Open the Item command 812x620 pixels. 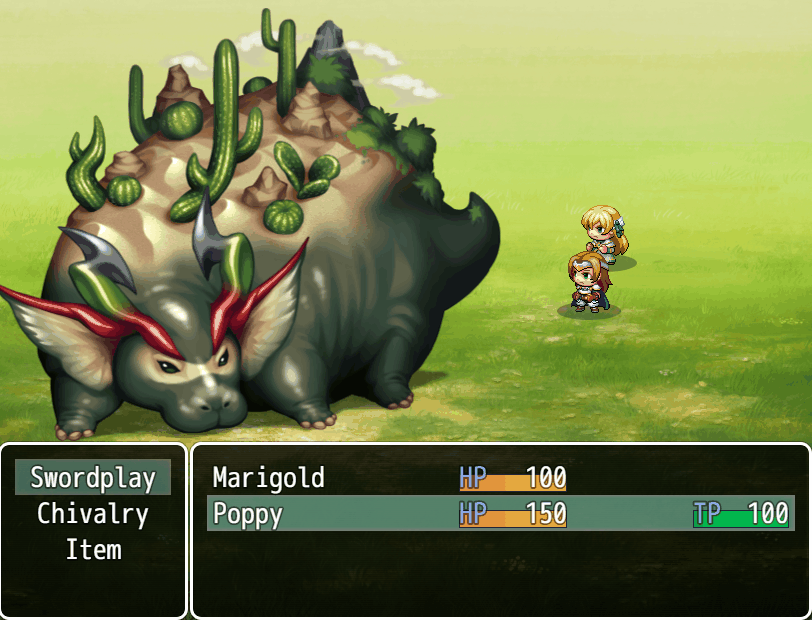click(93, 550)
